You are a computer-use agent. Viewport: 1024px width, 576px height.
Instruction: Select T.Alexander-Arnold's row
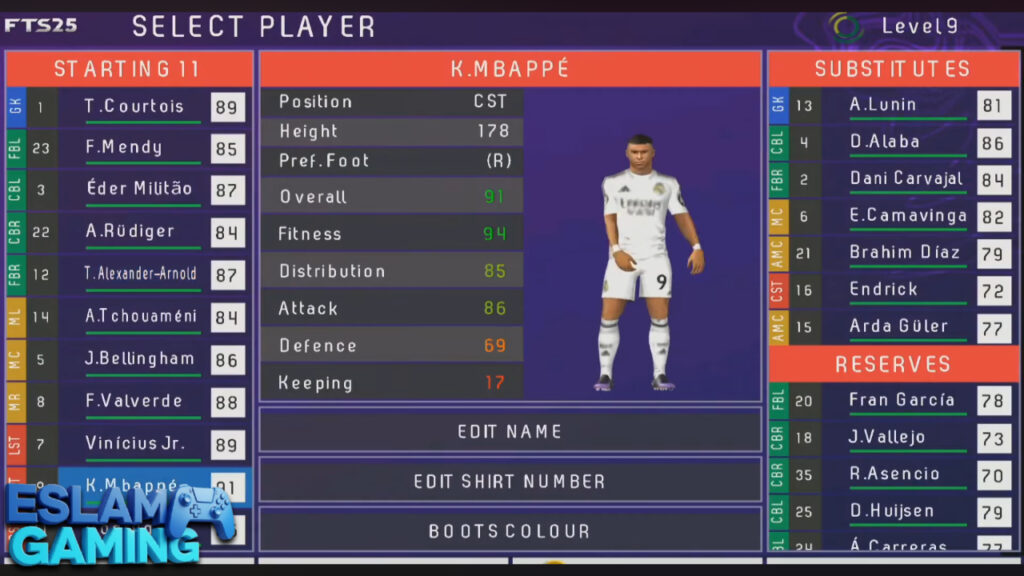point(140,274)
